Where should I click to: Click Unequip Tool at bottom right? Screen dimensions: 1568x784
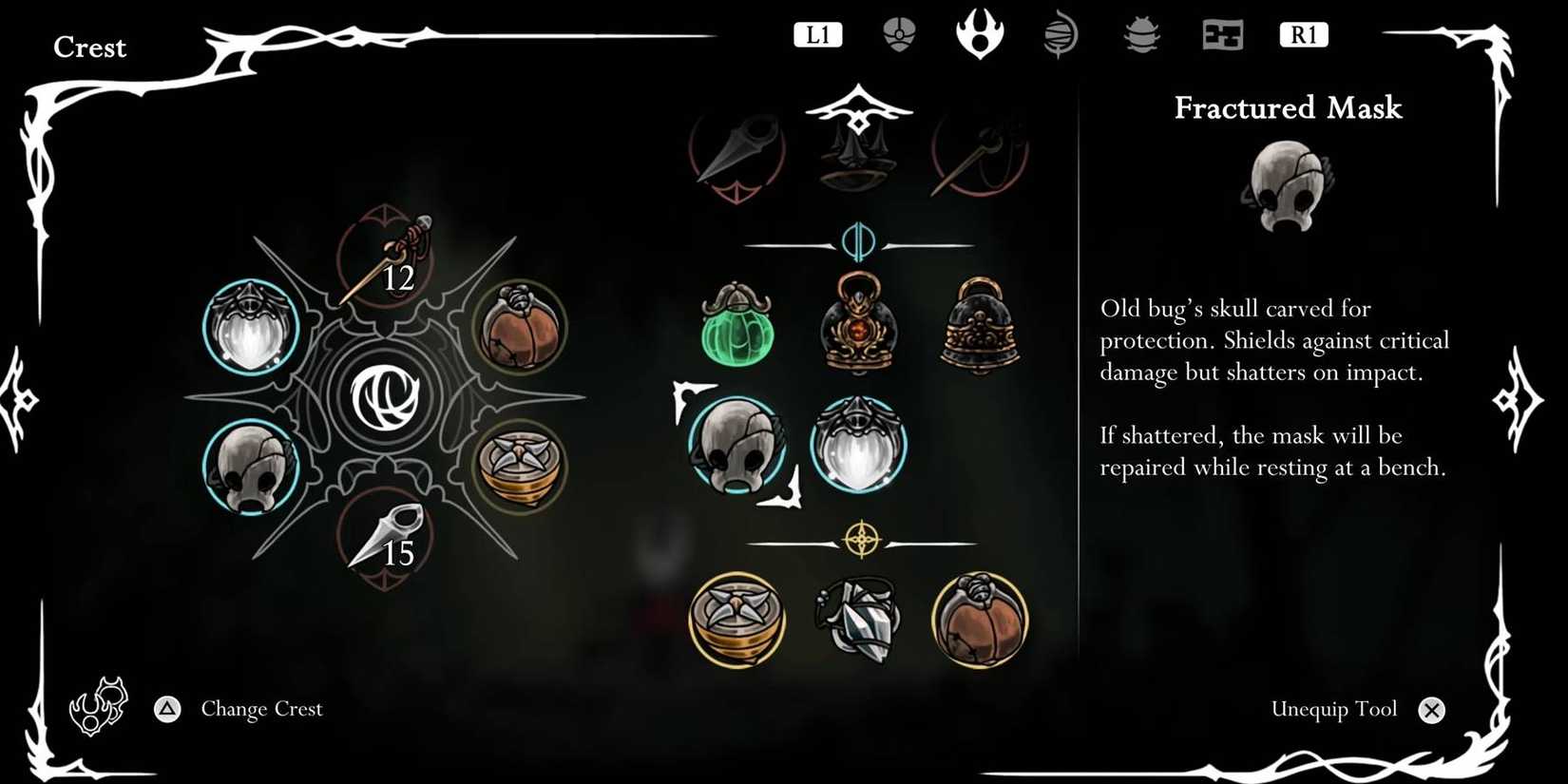(x=1333, y=709)
